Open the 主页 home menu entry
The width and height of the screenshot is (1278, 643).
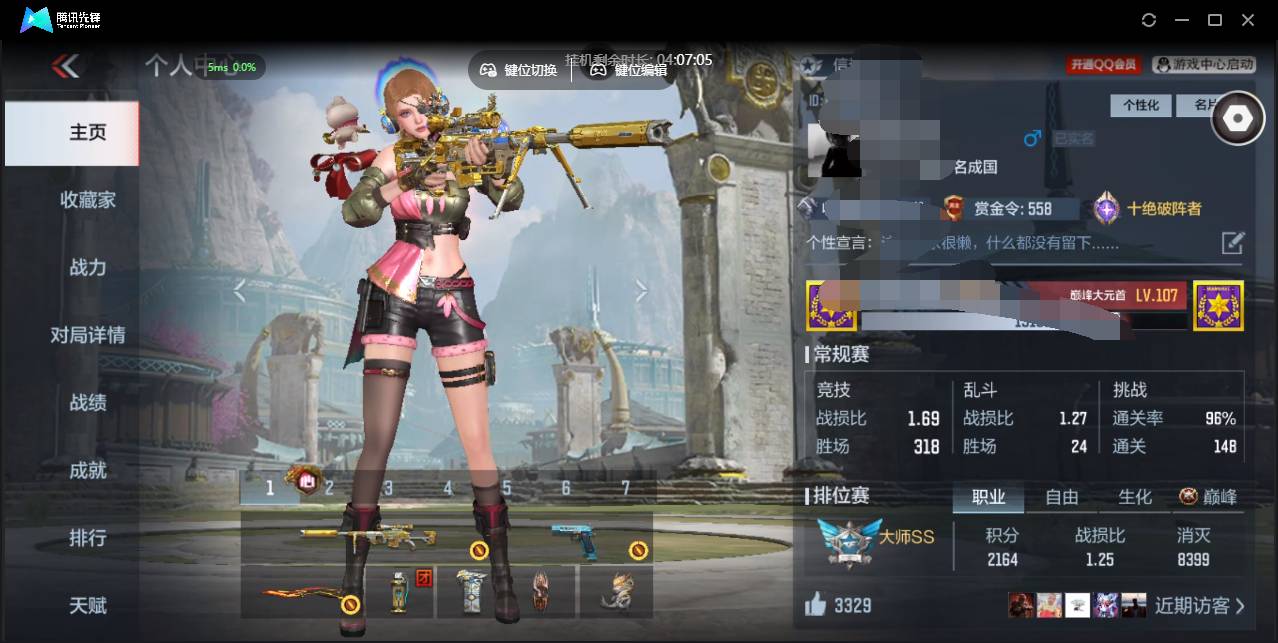pos(87,133)
